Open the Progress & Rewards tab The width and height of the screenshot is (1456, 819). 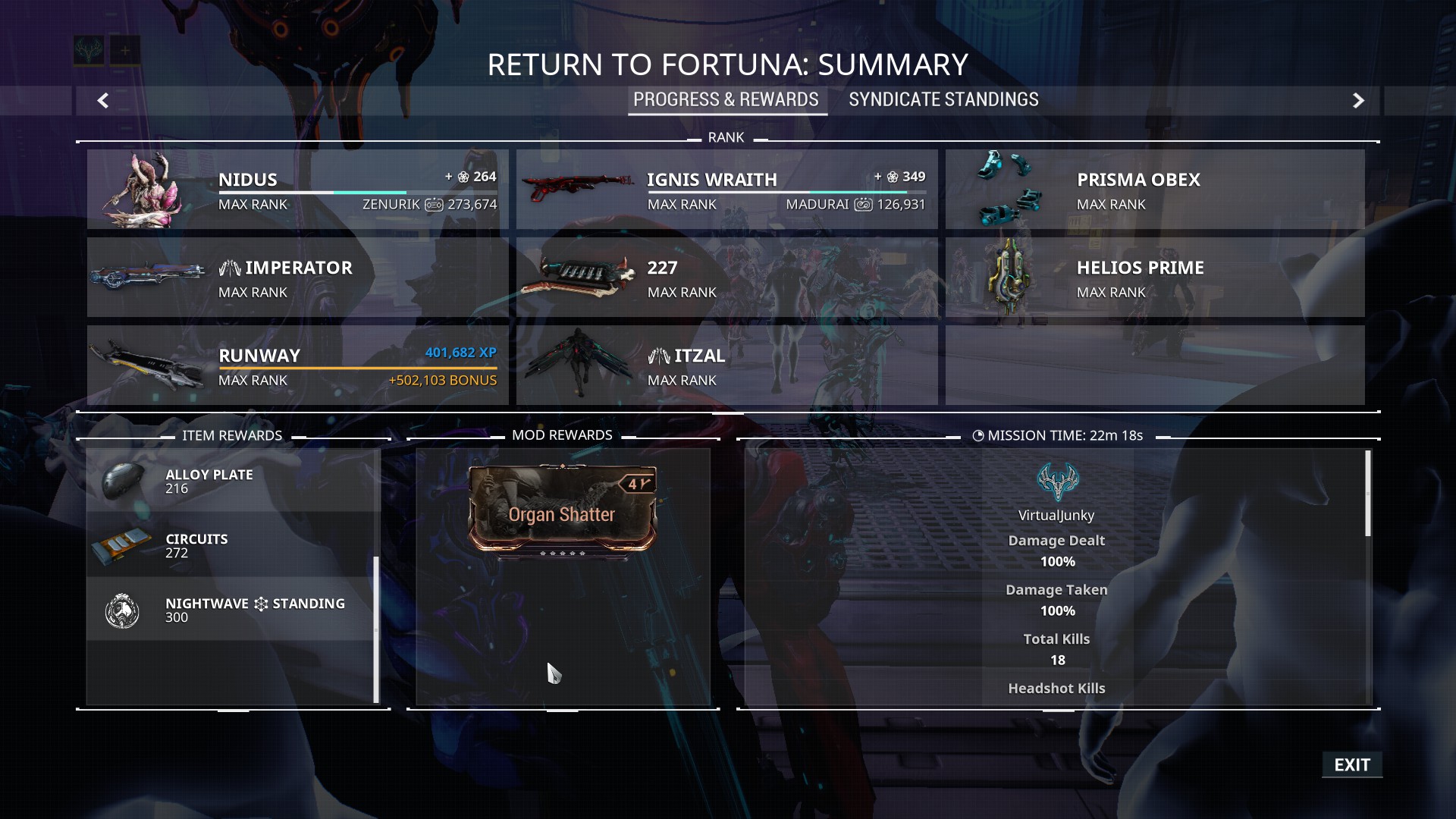tap(726, 99)
